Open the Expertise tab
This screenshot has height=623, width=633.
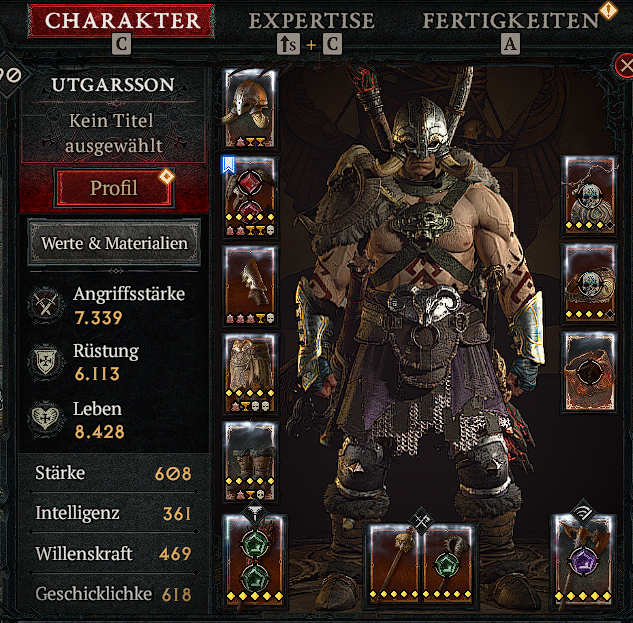click(x=311, y=20)
